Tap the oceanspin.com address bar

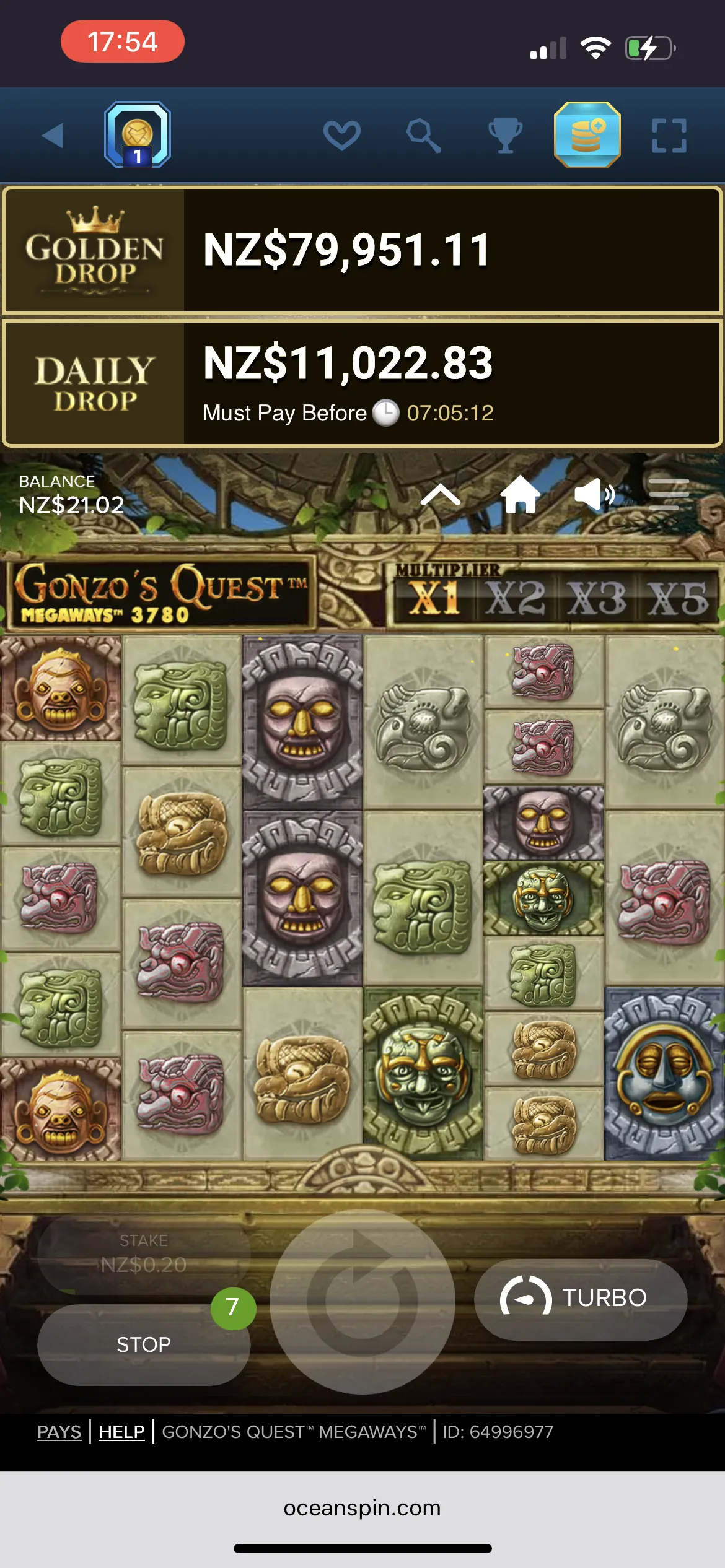362,1508
